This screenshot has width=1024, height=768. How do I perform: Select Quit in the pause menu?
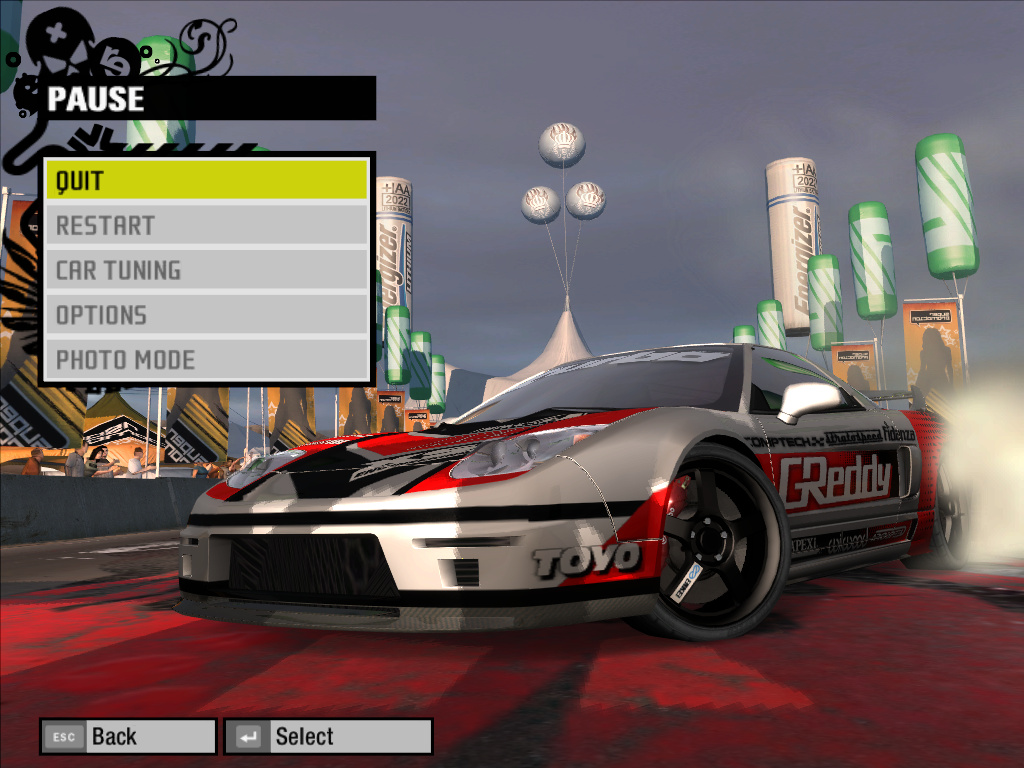tap(206, 181)
